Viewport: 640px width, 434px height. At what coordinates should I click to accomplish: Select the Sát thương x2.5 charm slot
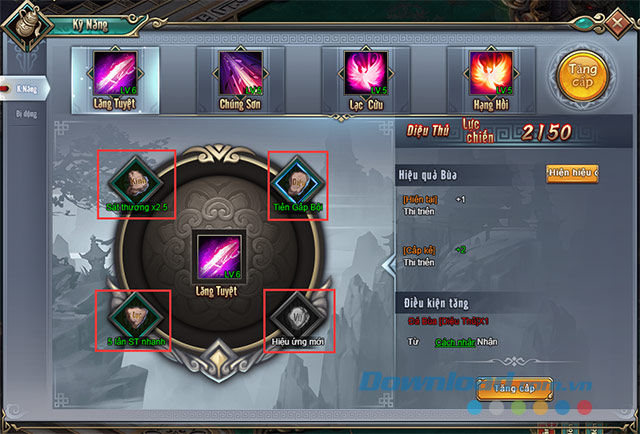[137, 181]
